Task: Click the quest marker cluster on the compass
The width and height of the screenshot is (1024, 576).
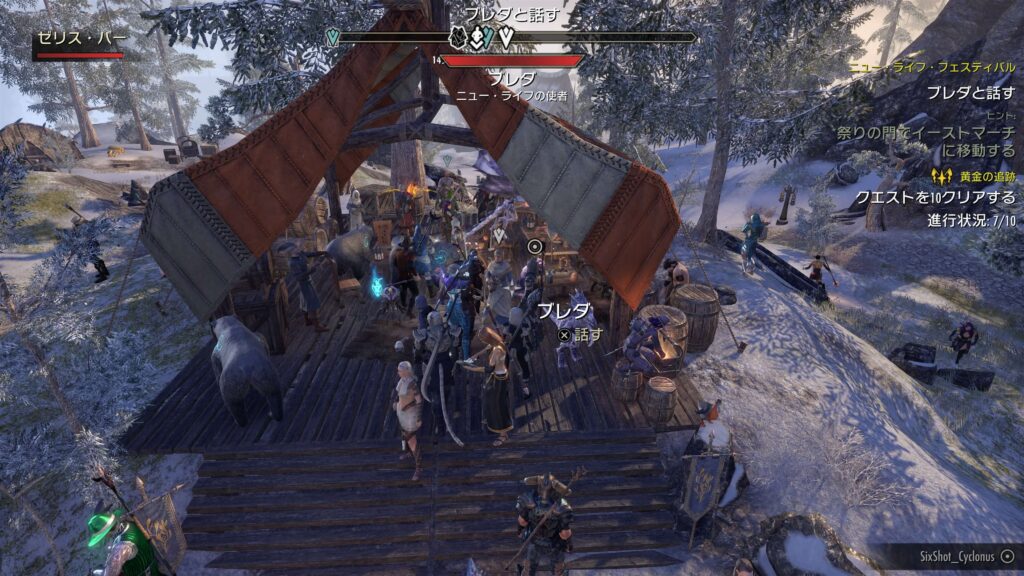Action: click(x=480, y=38)
